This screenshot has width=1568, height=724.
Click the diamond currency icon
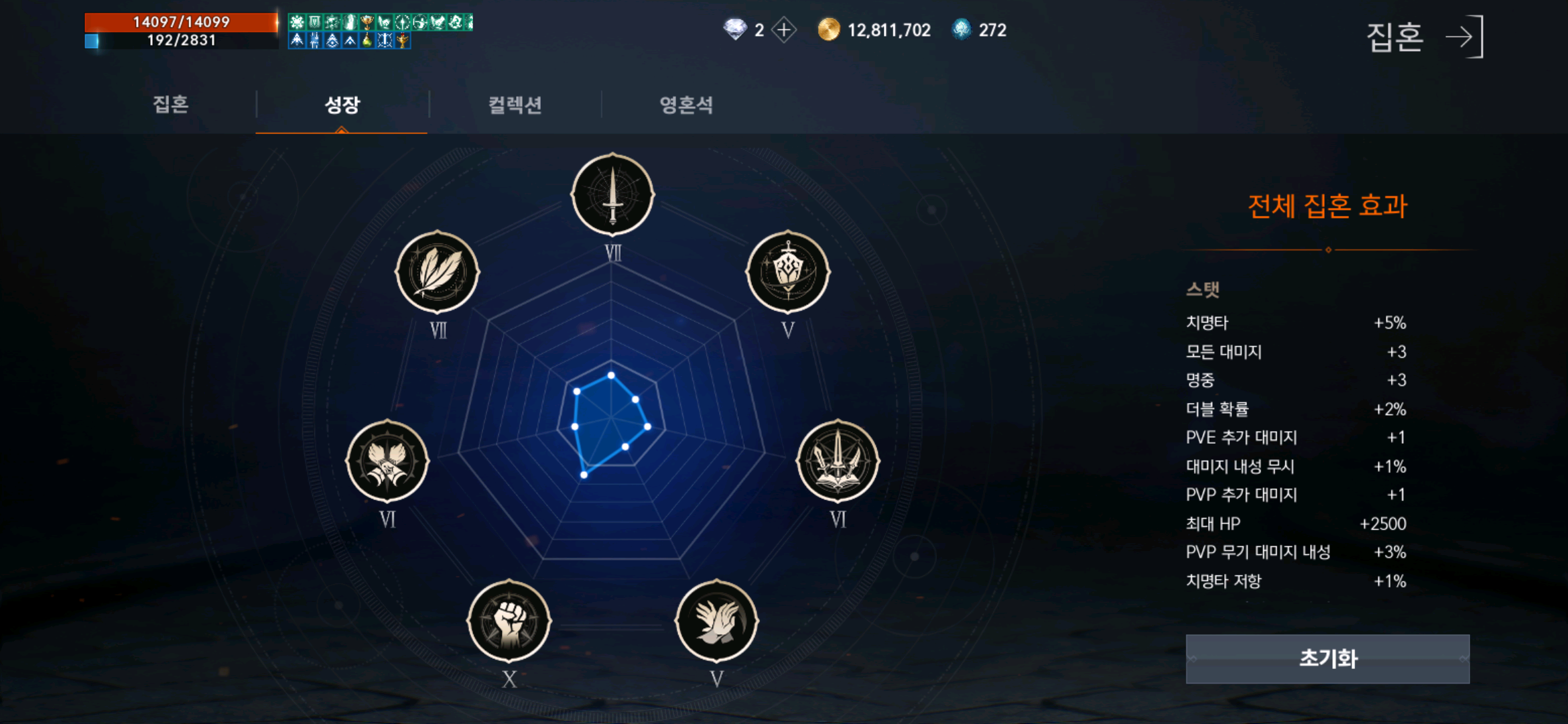[734, 29]
